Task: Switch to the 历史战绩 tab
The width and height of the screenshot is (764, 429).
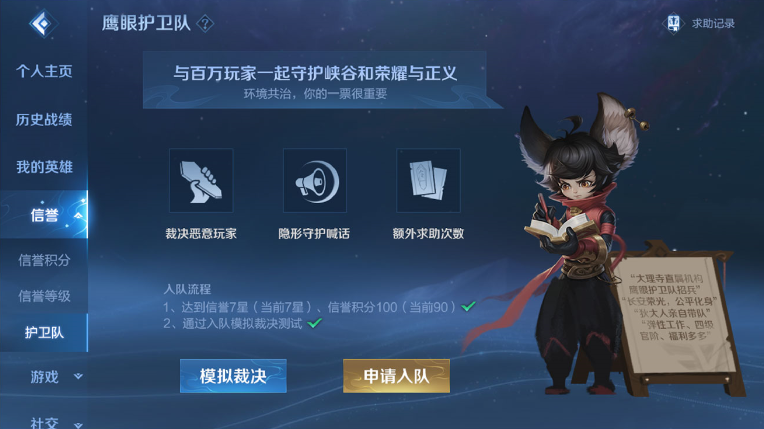Action: pyautogui.click(x=44, y=120)
